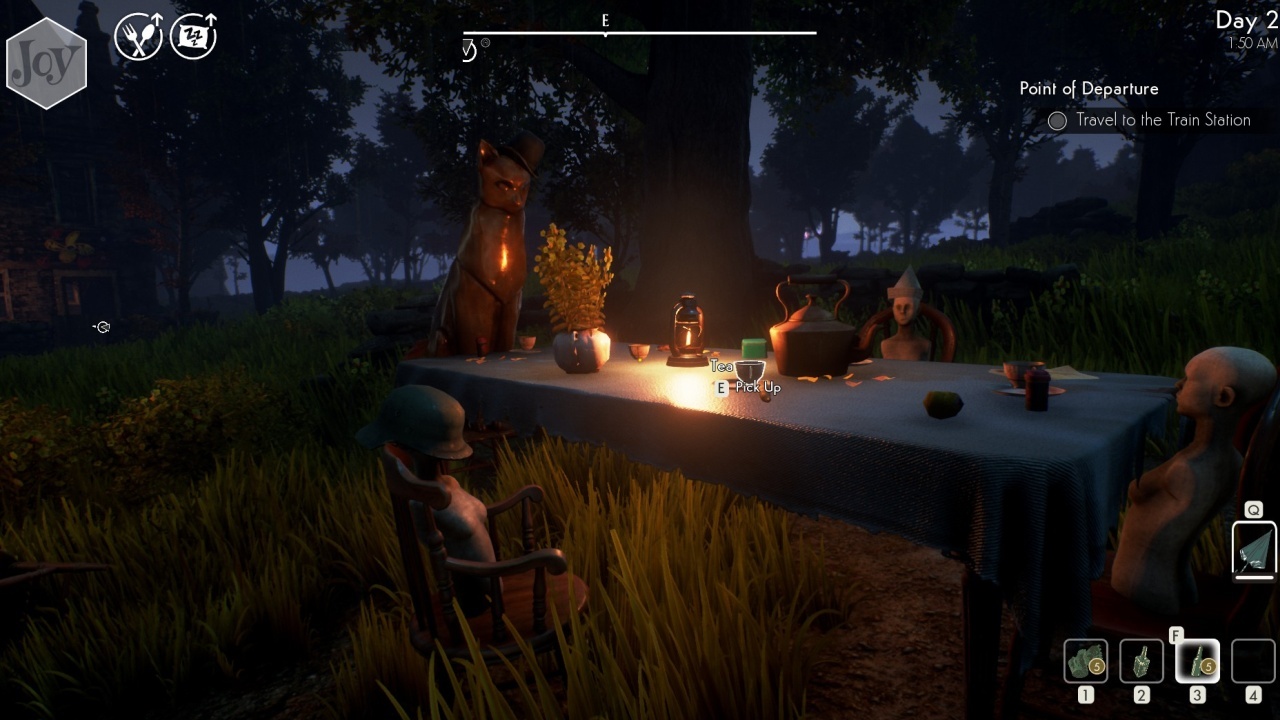Click the pillow sleep status icon

[x=193, y=37]
